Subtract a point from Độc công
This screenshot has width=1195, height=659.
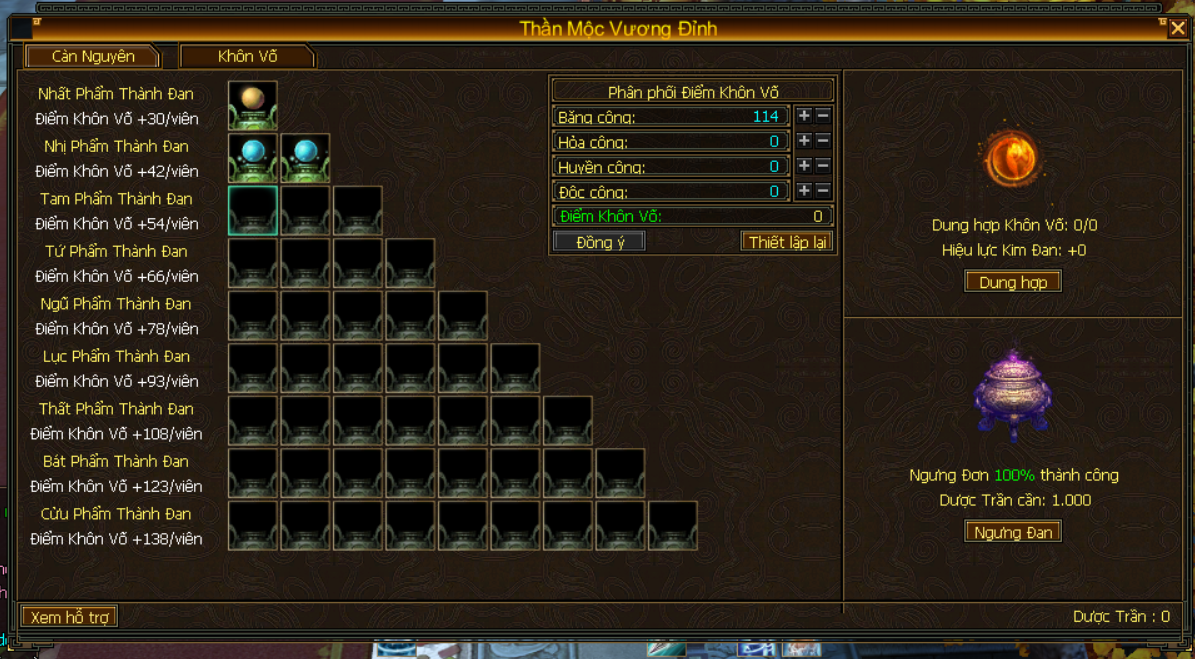[x=823, y=190]
